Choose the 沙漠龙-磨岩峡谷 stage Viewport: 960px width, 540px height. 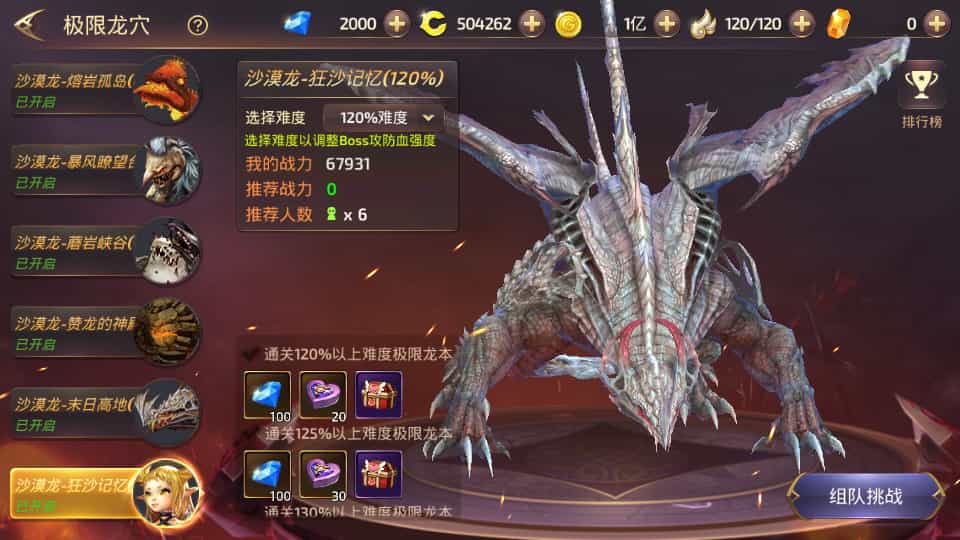[100, 250]
